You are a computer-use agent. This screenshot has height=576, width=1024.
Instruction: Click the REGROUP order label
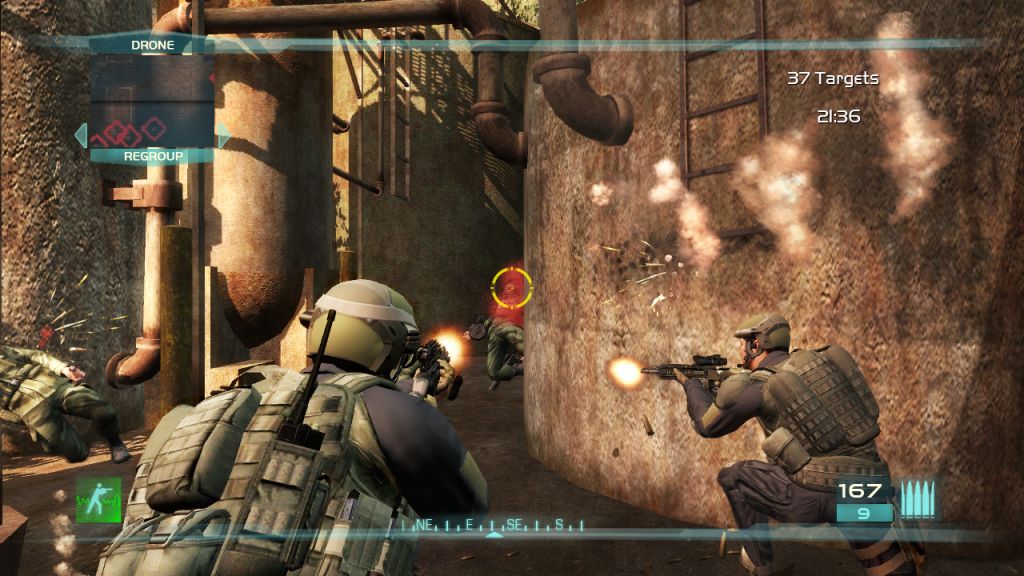coord(152,156)
